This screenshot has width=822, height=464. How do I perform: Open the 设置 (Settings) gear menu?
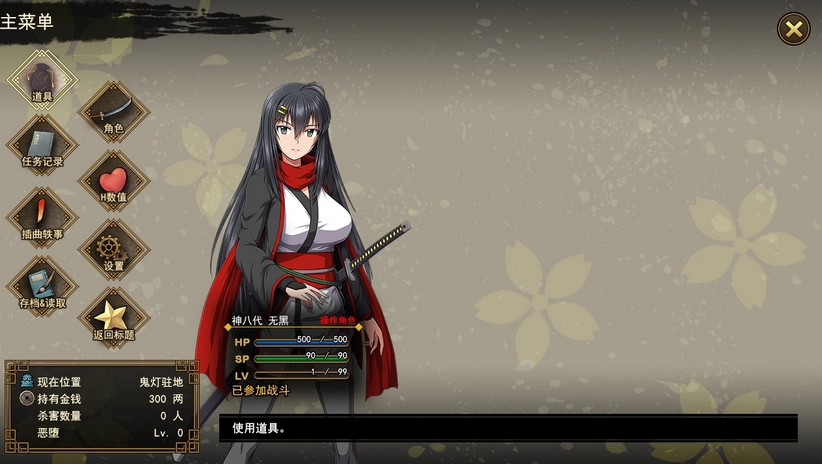point(113,250)
